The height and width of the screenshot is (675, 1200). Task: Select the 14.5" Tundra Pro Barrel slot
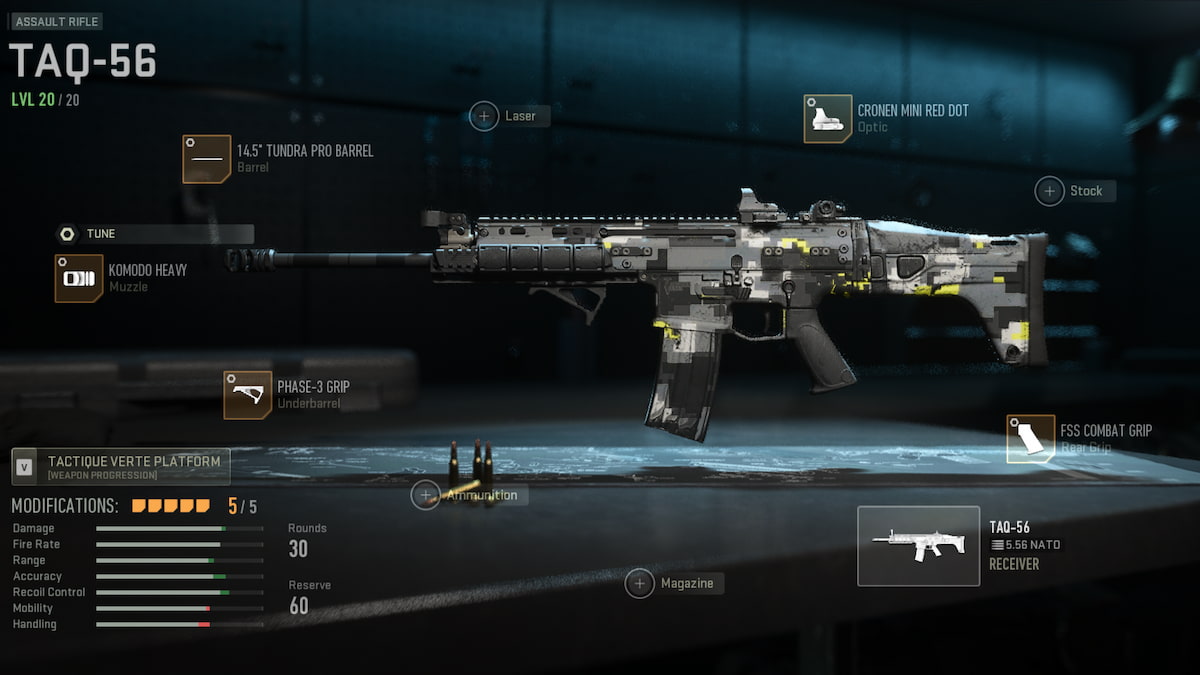pyautogui.click(x=207, y=159)
